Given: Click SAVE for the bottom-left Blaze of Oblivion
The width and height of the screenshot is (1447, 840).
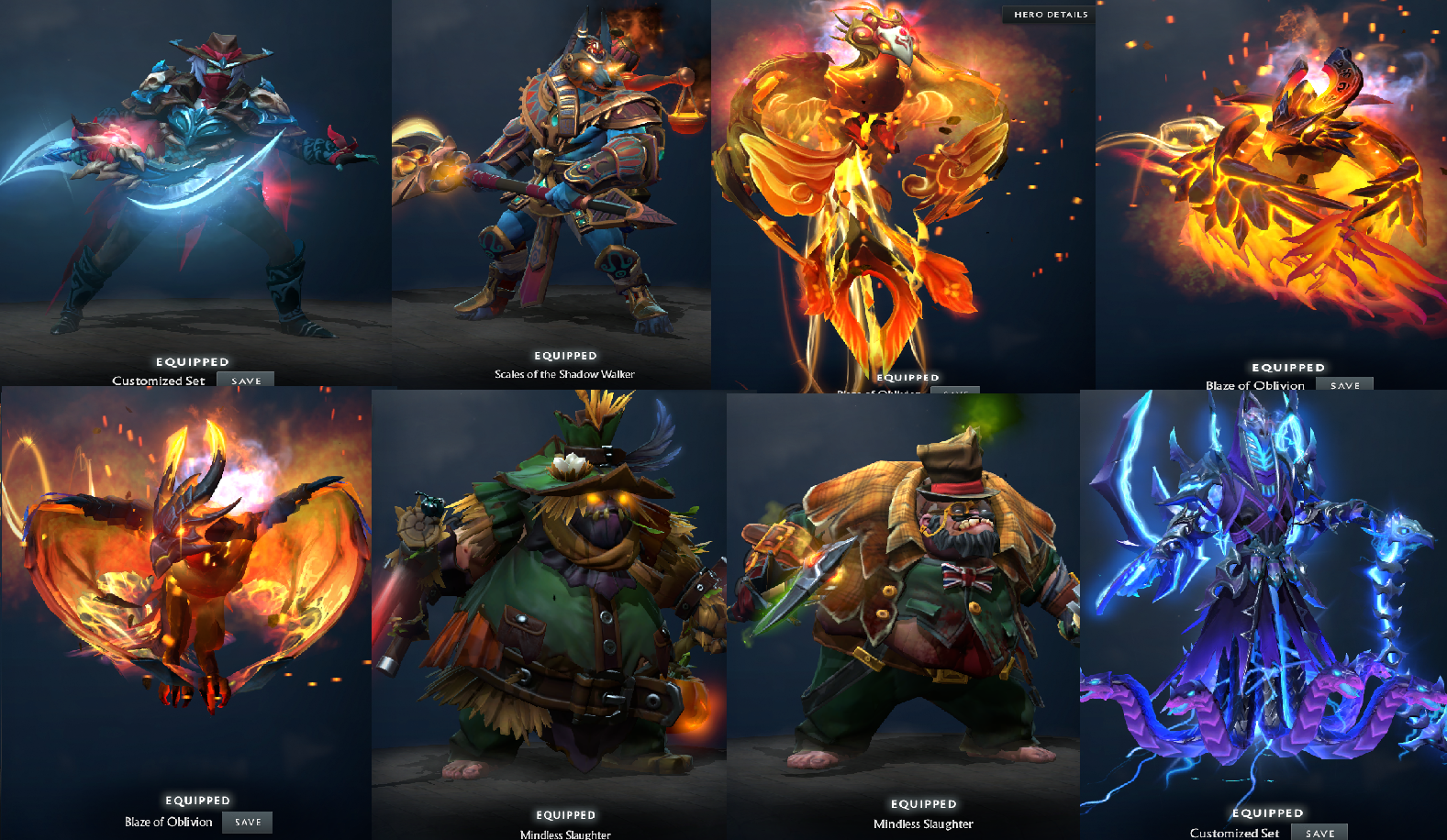Looking at the screenshot, I should coord(247,823).
